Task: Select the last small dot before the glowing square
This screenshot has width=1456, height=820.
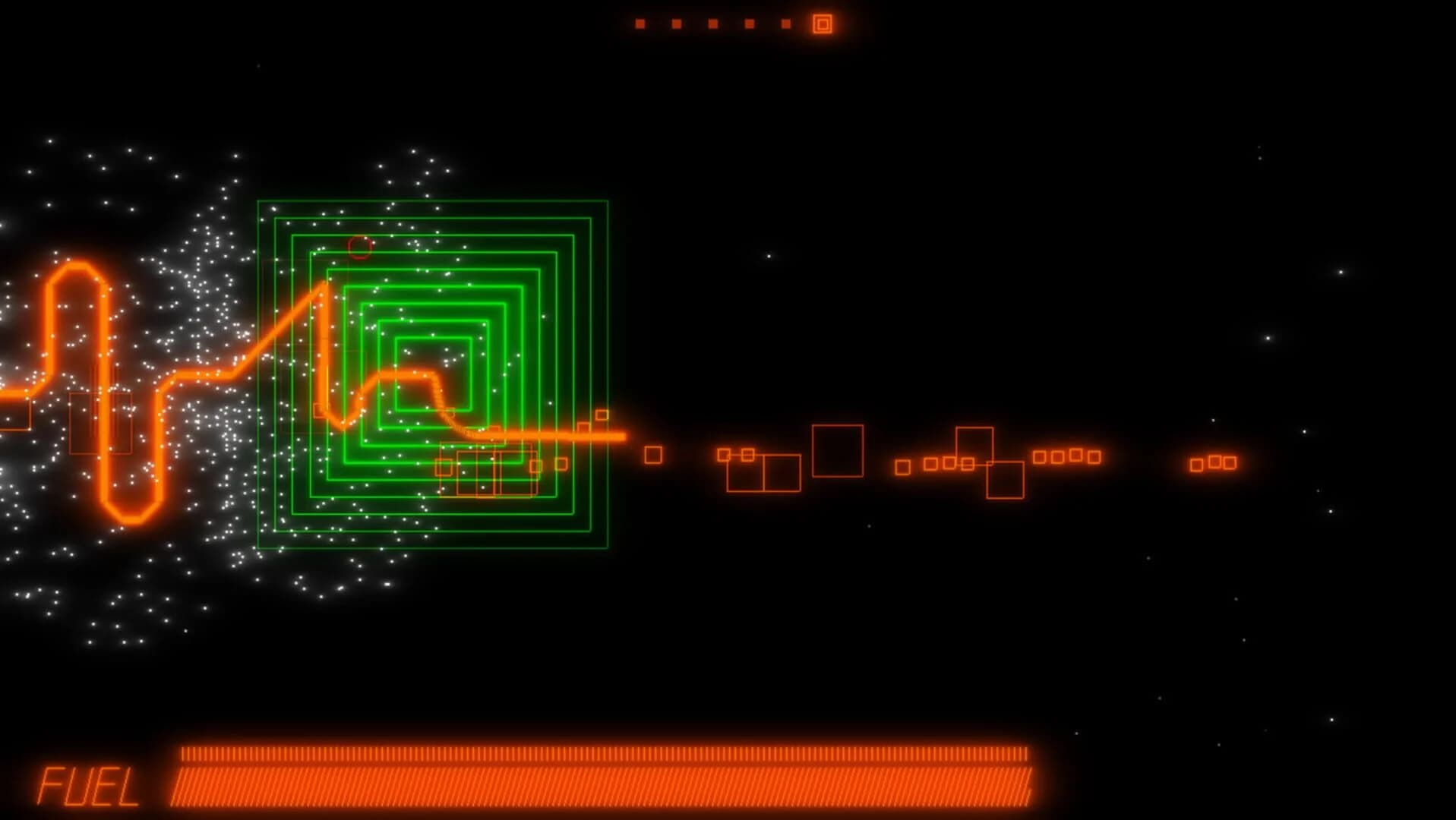Action: click(x=785, y=24)
